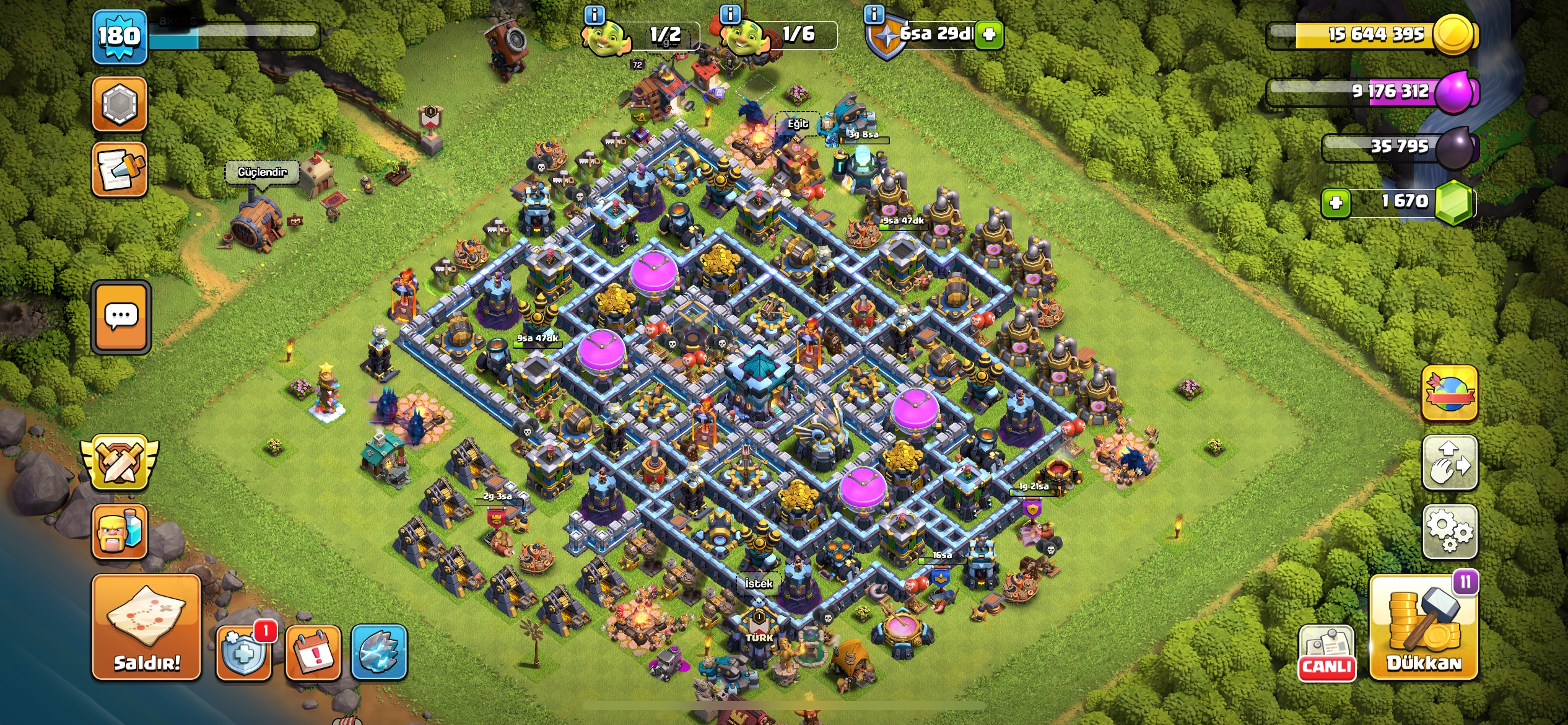This screenshot has height=725, width=1568.
Task: Open the chat speech bubble
Action: coord(121,317)
